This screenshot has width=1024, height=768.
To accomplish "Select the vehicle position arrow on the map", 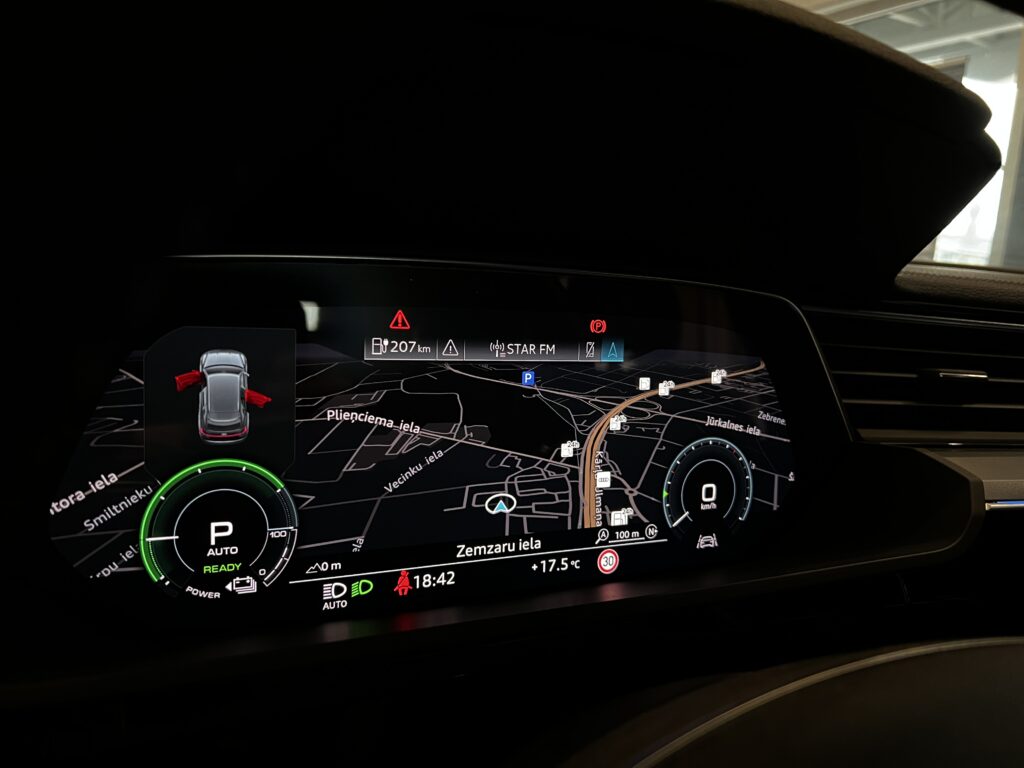I will coord(499,506).
